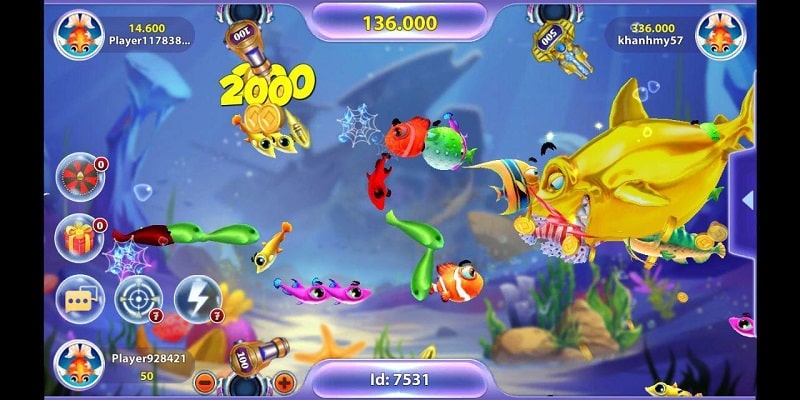Open the chat bubble button
The height and width of the screenshot is (400, 800).
[78, 299]
